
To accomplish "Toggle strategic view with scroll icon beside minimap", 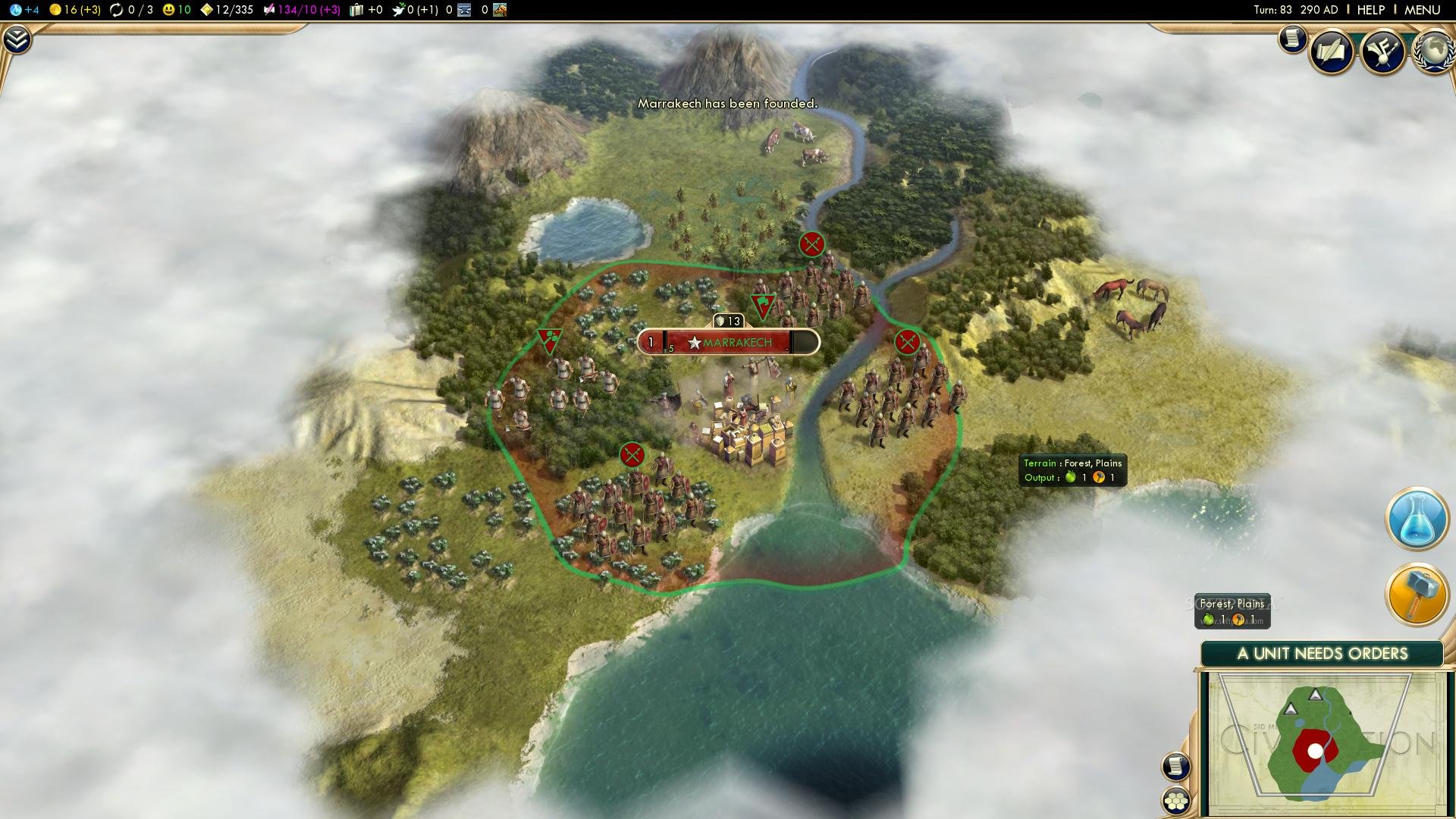I will pyautogui.click(x=1176, y=766).
